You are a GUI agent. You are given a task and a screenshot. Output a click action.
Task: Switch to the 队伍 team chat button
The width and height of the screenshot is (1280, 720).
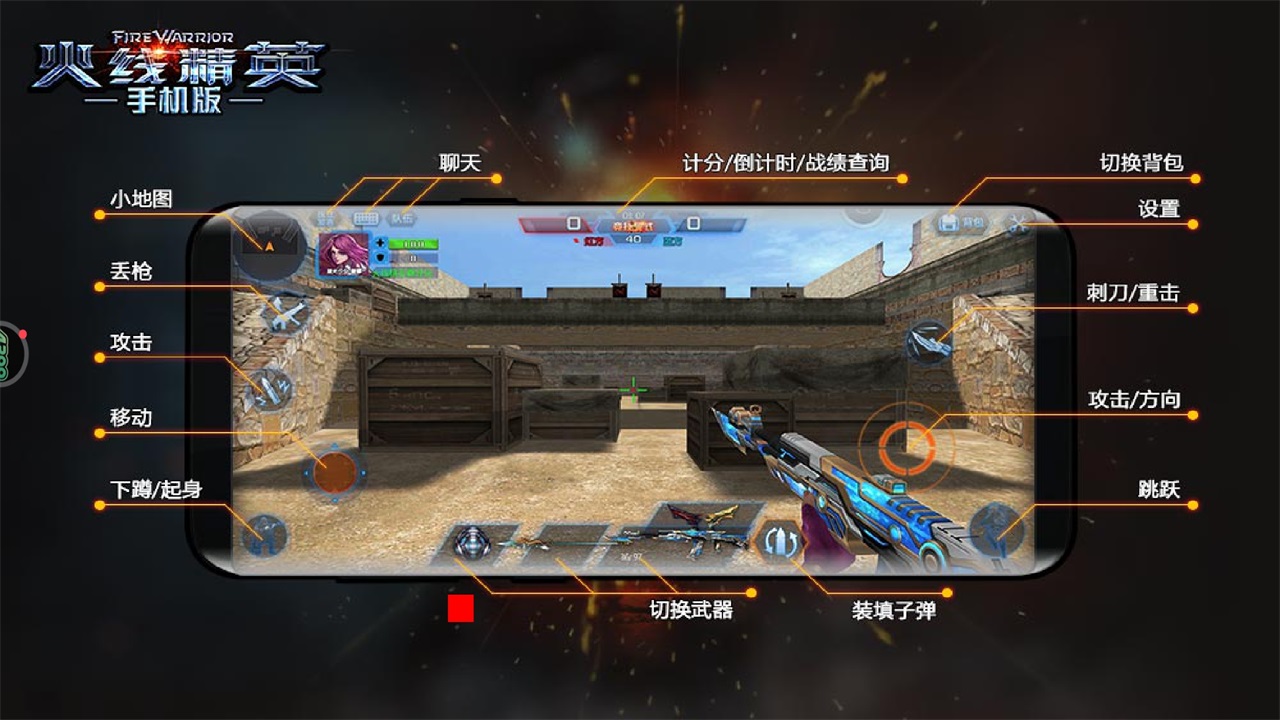402,218
